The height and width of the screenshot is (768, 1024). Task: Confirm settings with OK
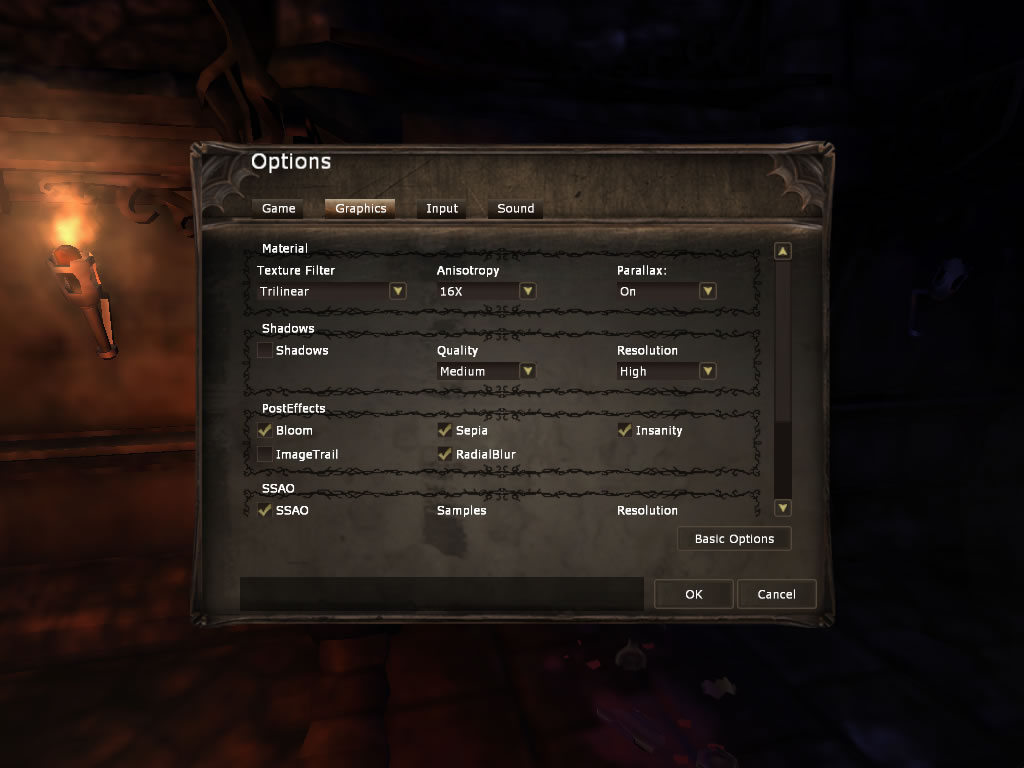pos(694,594)
